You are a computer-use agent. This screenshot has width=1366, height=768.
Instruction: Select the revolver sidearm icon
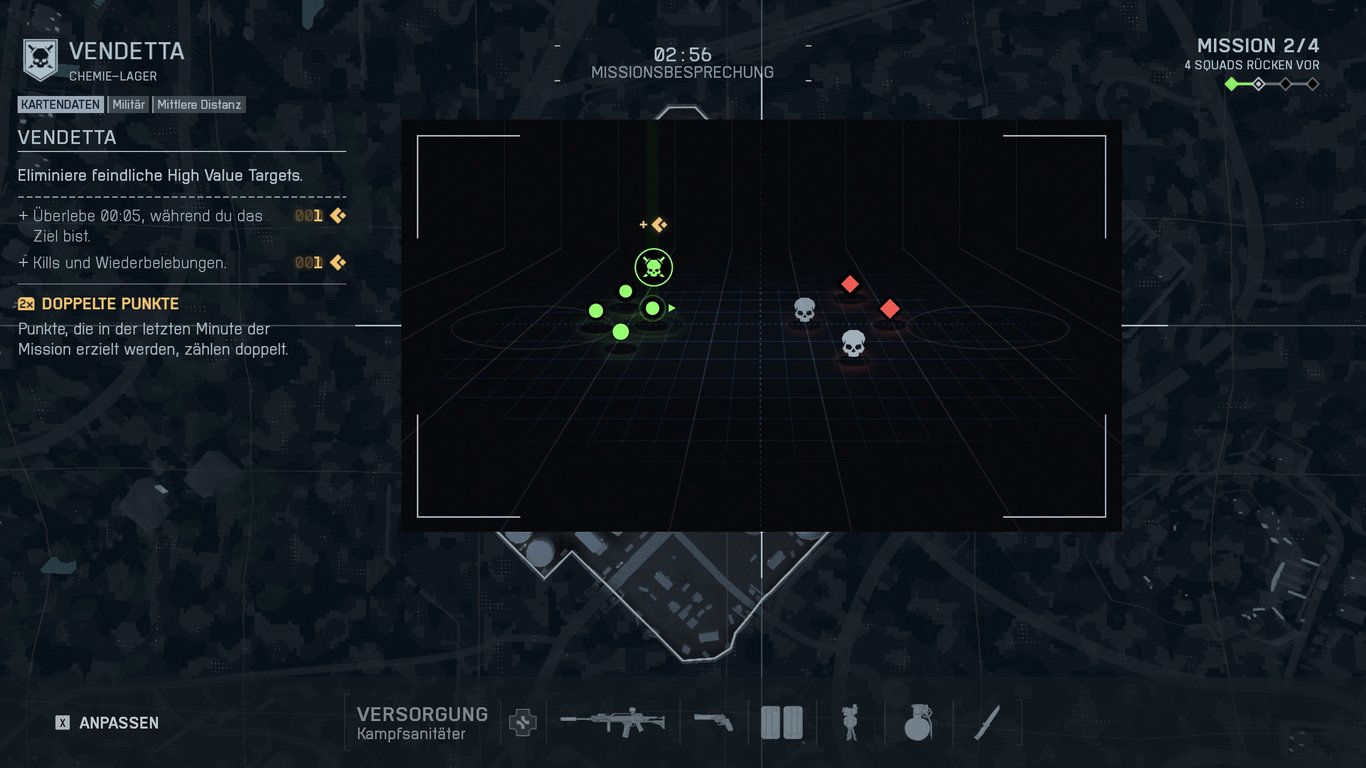click(713, 721)
